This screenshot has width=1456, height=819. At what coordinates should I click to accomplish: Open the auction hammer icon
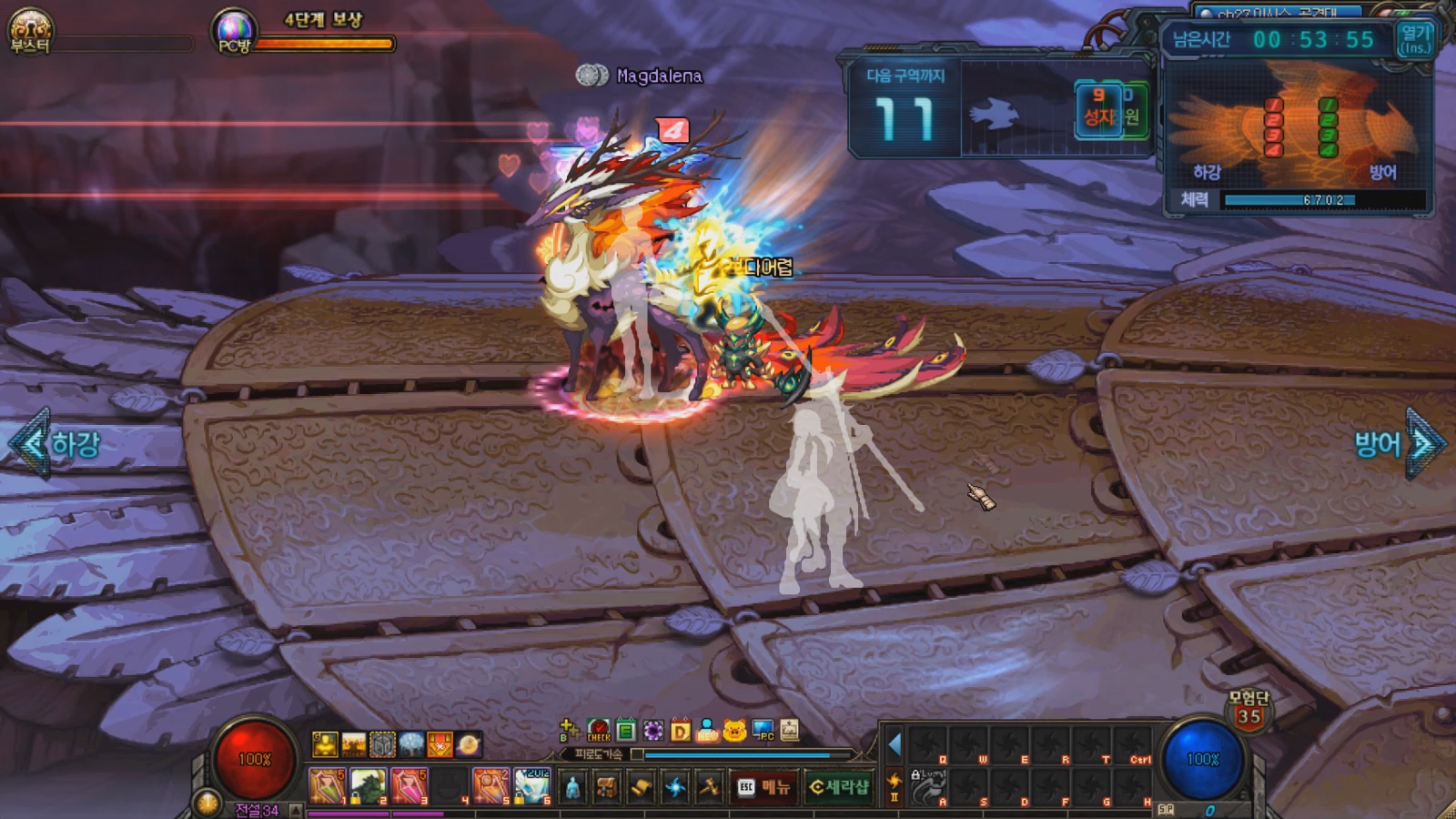[x=709, y=787]
